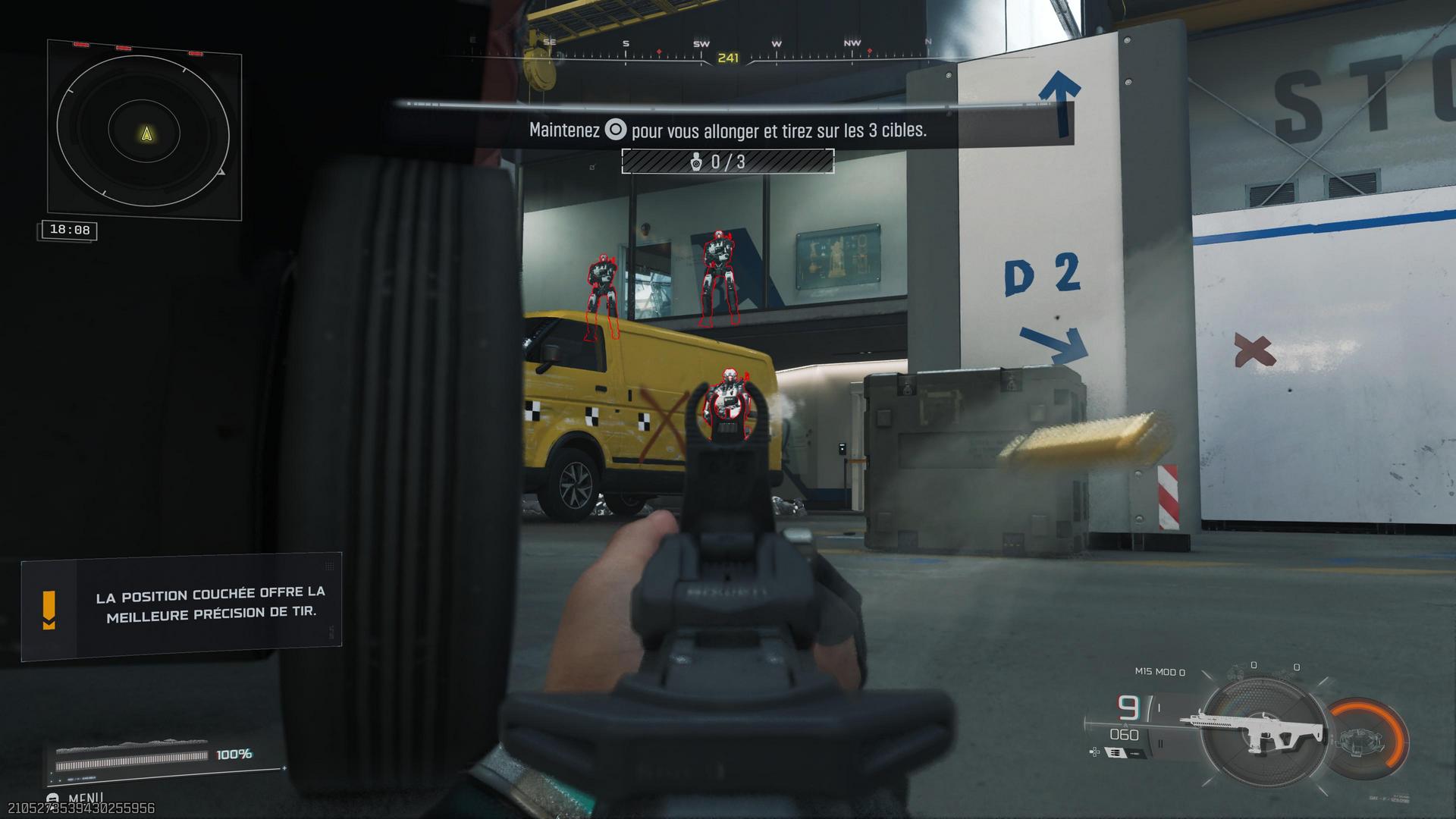The width and height of the screenshot is (1456, 819).
Task: Click the 0/3 targets objective tracker
Action: tap(727, 162)
